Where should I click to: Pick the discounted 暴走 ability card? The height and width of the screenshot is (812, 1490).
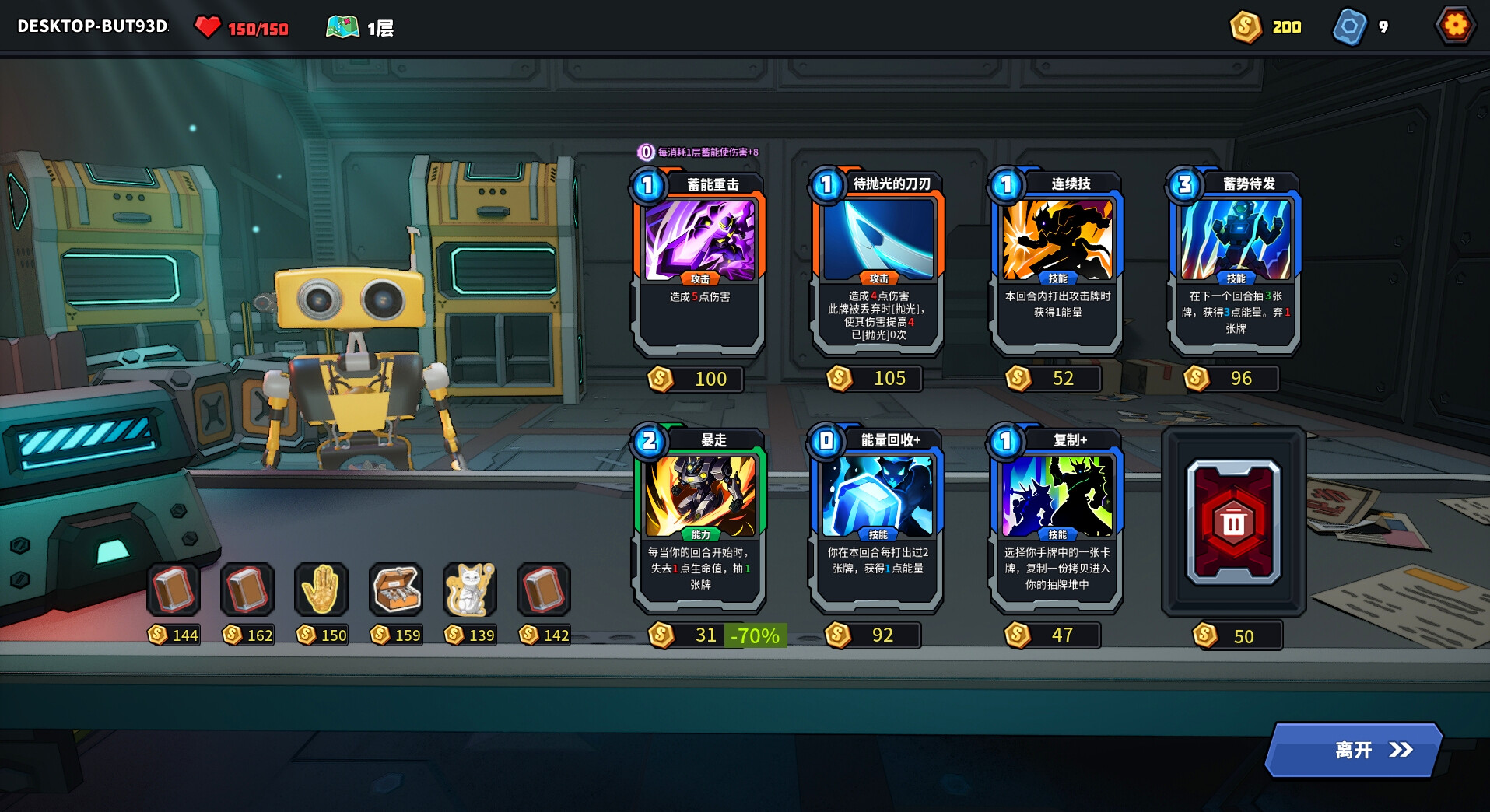click(699, 520)
